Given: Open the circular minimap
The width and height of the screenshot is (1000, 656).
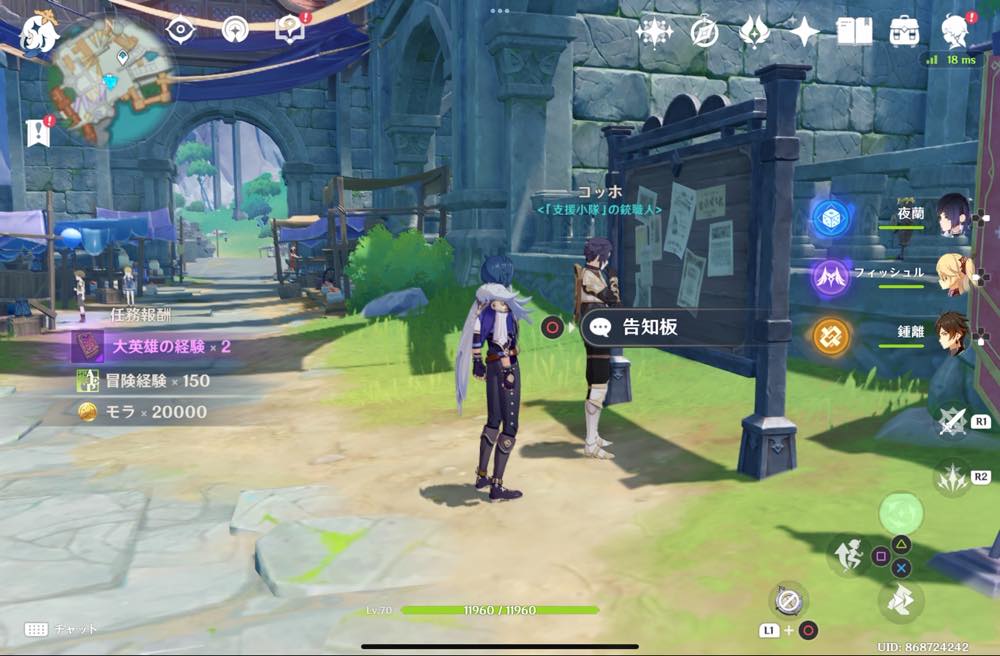Looking at the screenshot, I should pyautogui.click(x=111, y=78).
